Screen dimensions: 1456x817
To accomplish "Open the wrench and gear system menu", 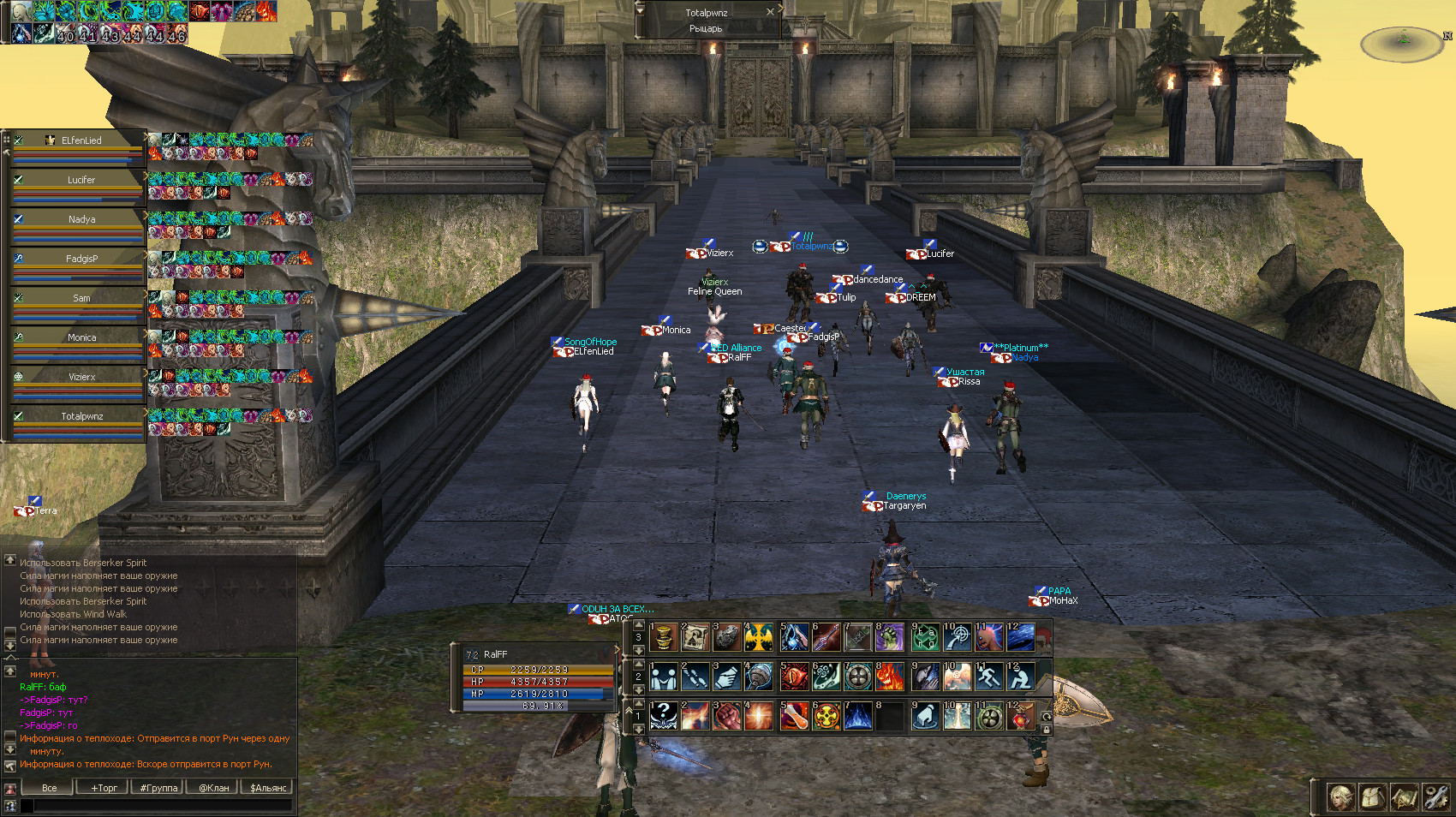I will 1436,798.
